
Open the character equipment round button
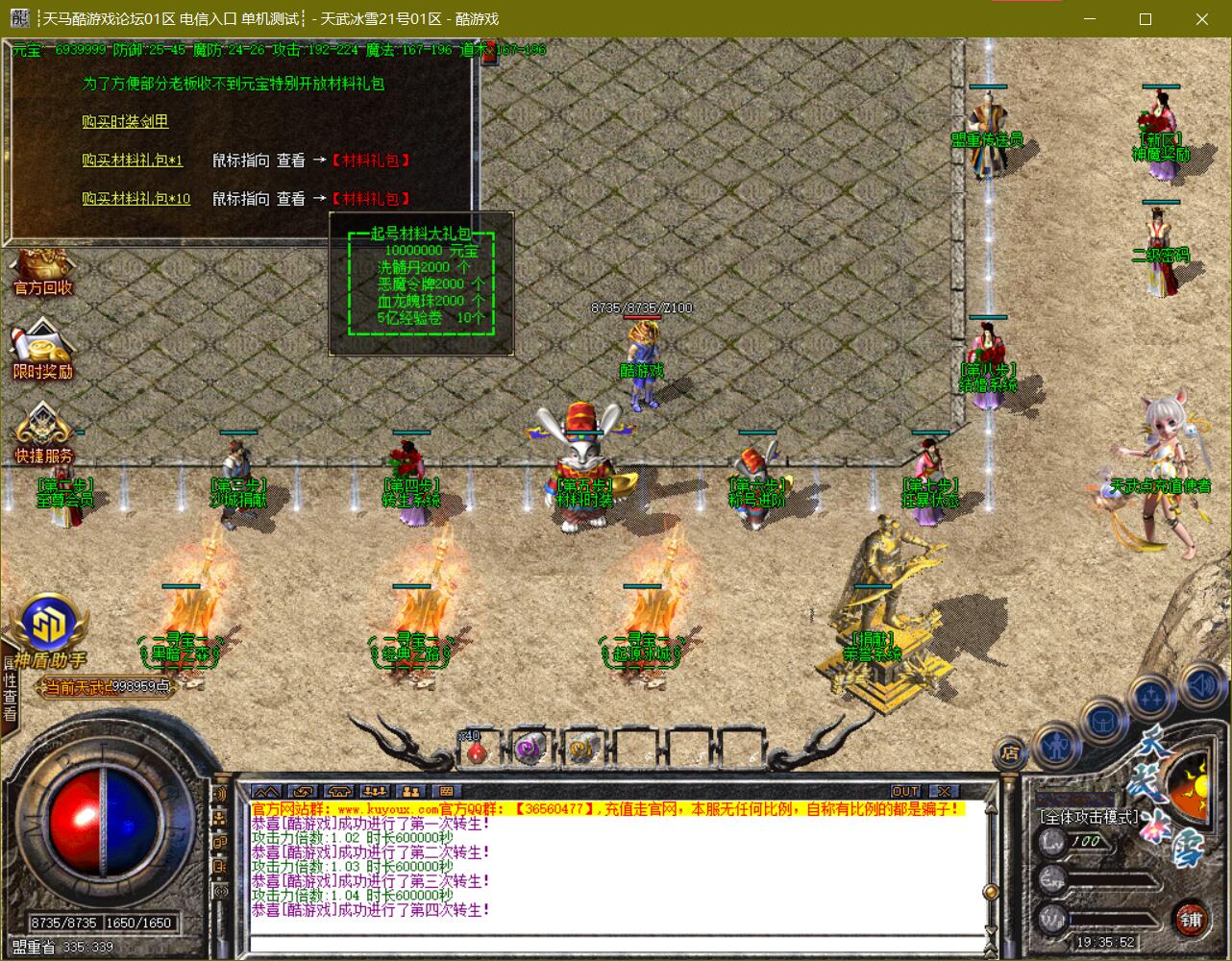pos(1056,744)
